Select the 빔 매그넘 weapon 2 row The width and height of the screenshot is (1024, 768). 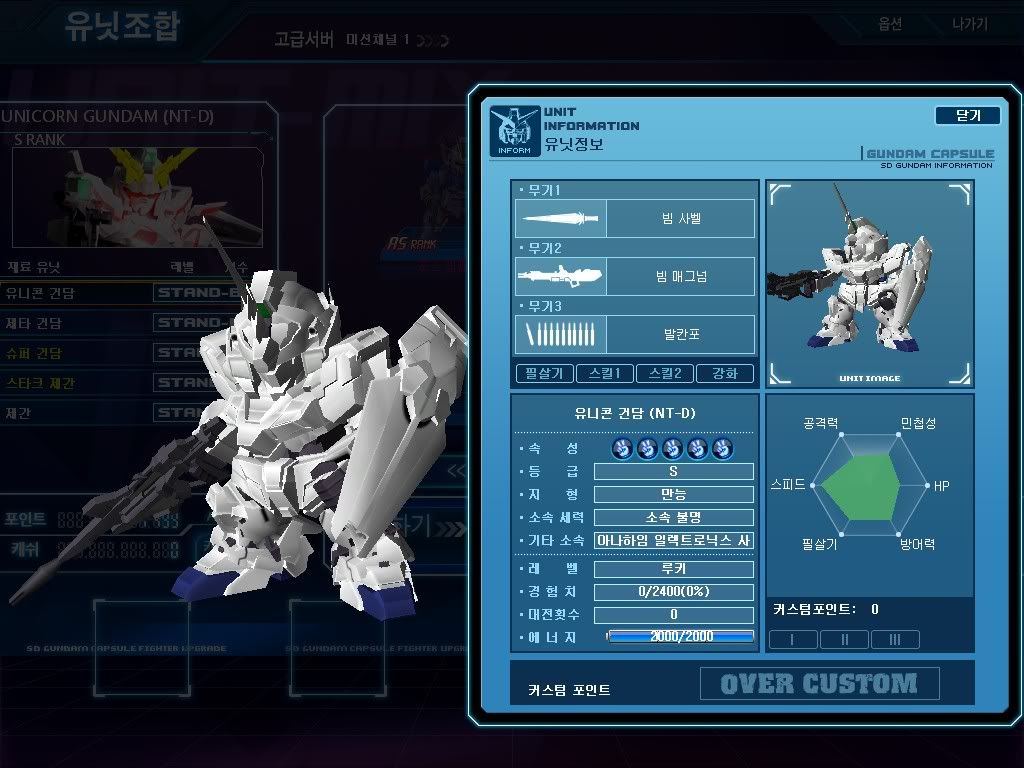[x=634, y=276]
